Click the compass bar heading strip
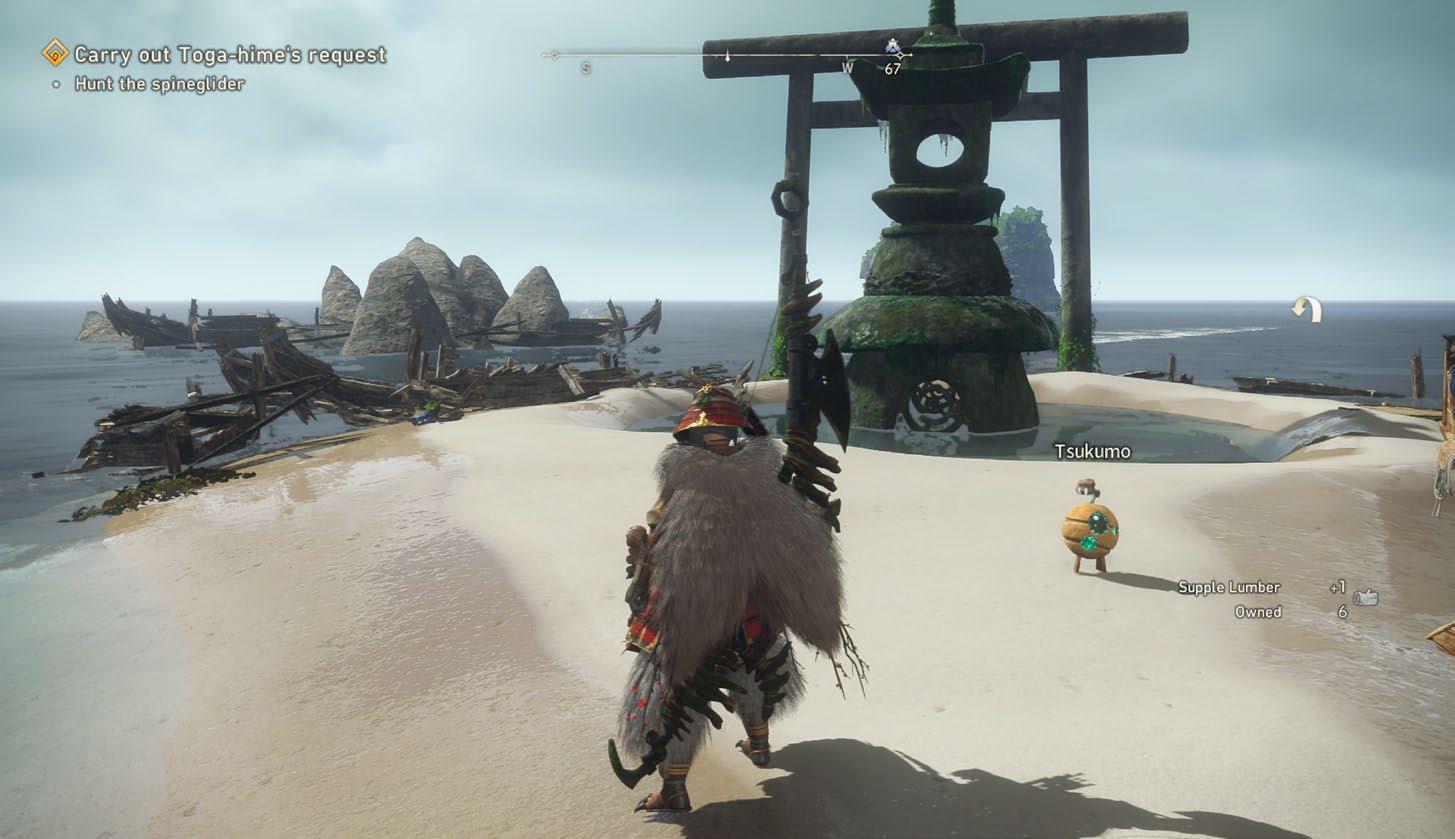 725,55
